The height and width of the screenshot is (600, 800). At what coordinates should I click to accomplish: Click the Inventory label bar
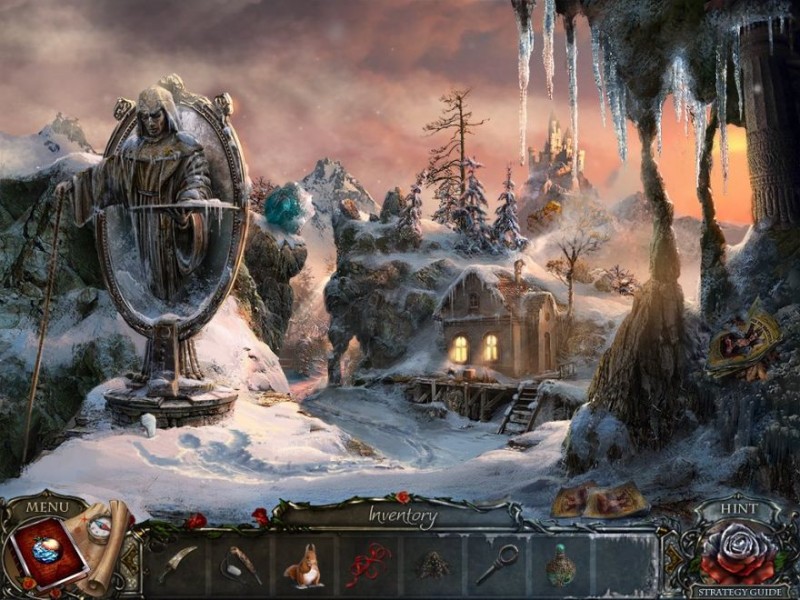coord(402,517)
